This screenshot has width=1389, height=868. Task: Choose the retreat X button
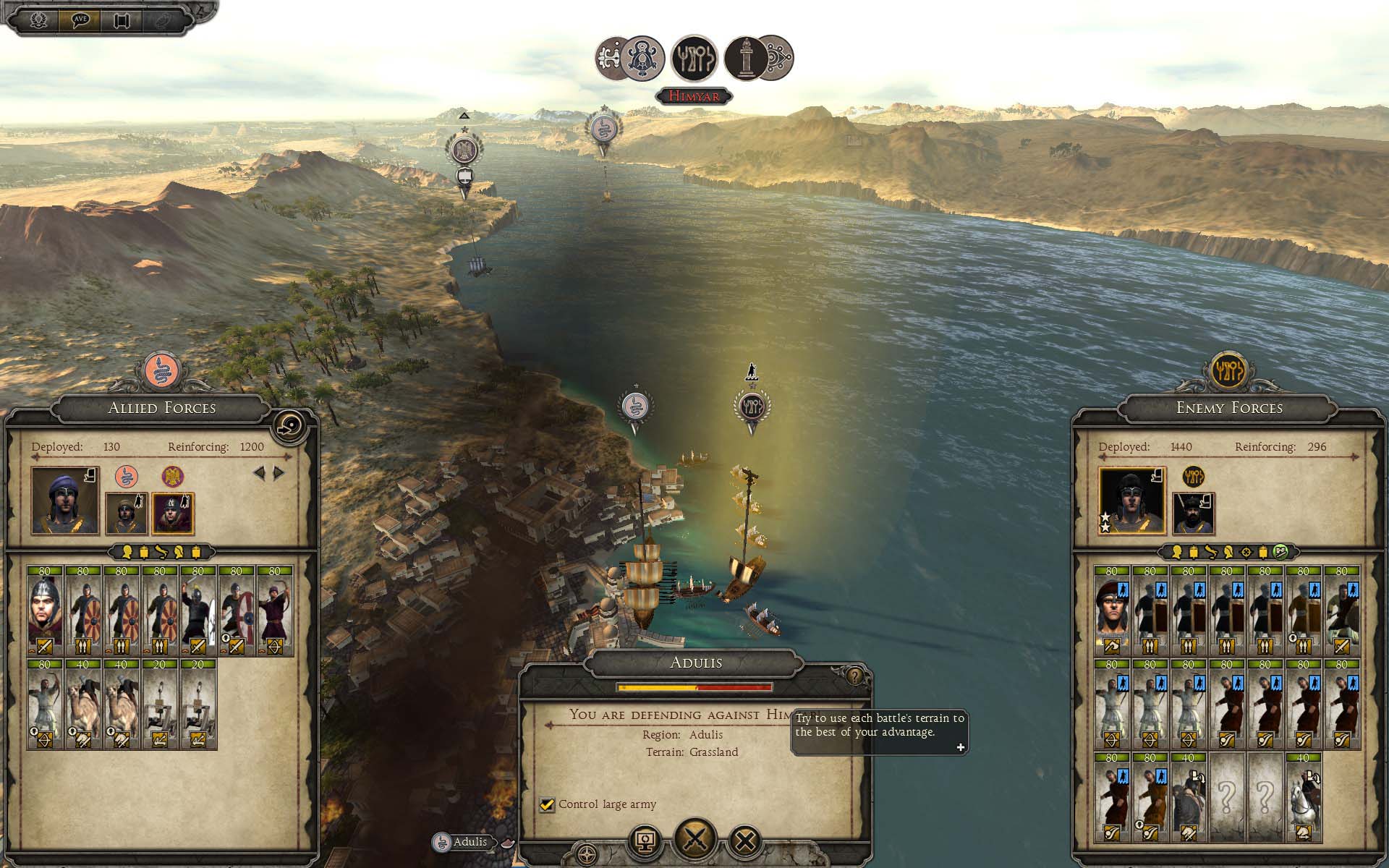pos(745,841)
